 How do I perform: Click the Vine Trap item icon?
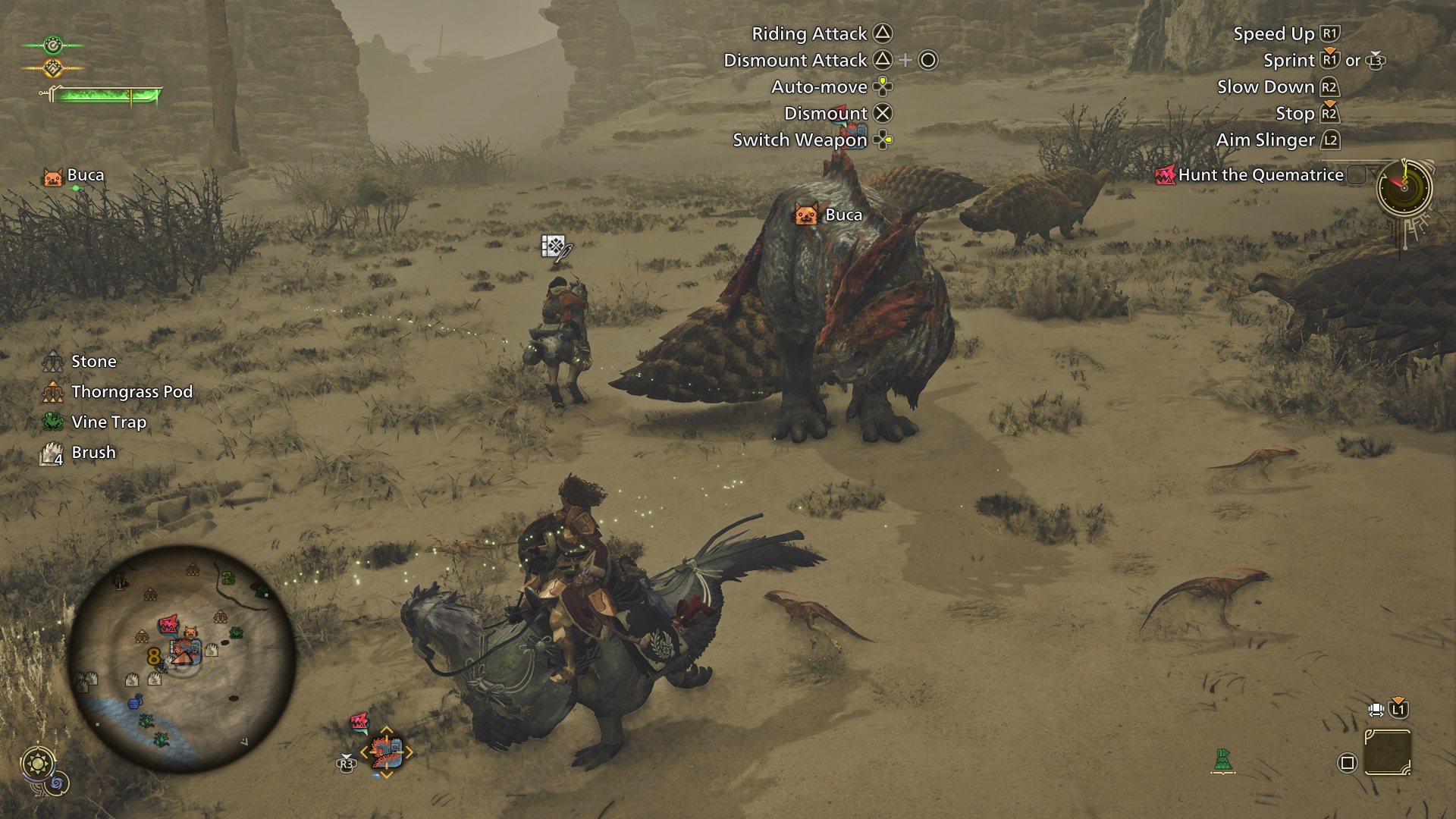point(52,422)
